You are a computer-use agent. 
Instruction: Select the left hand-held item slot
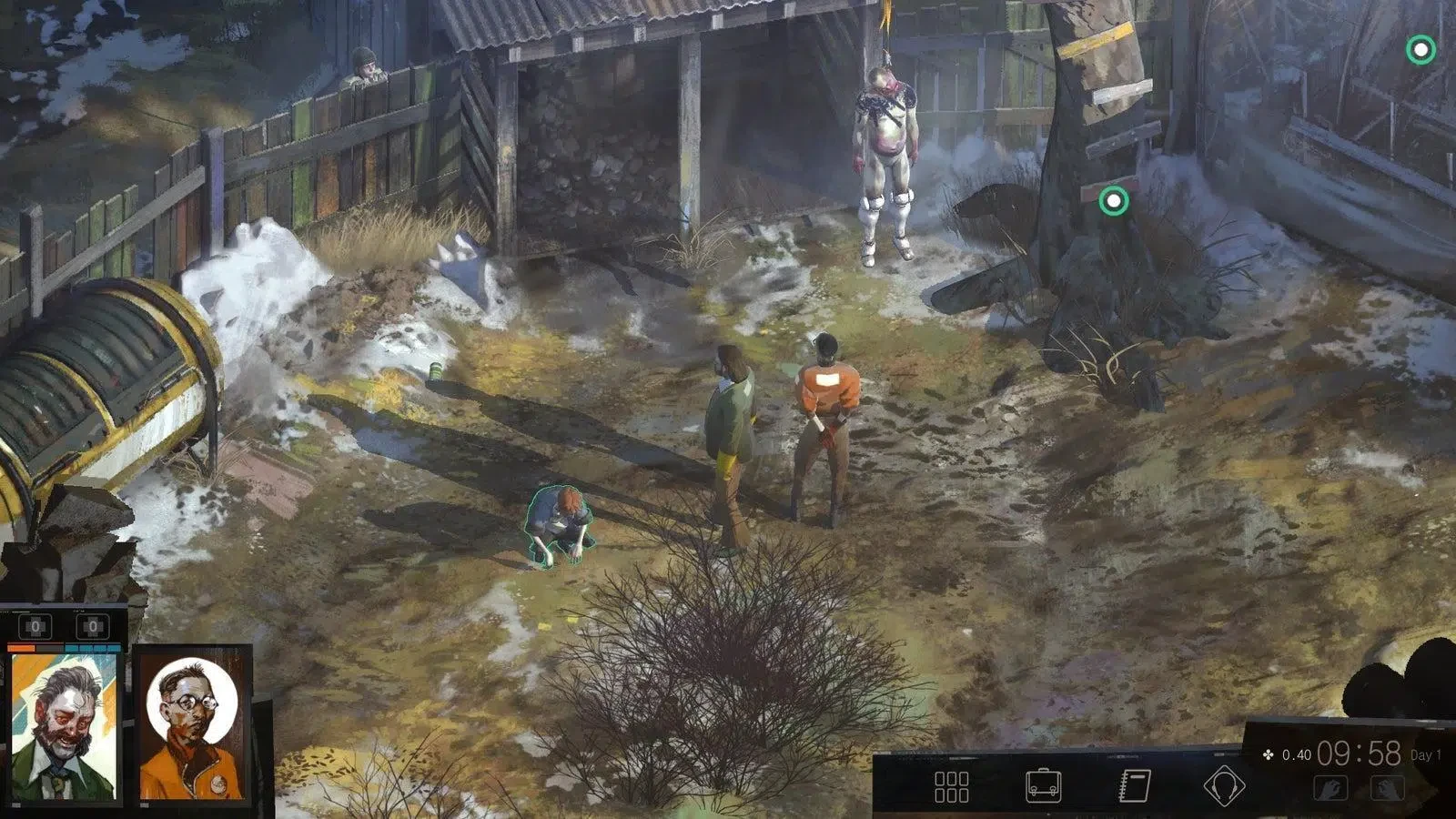click(x=1331, y=786)
